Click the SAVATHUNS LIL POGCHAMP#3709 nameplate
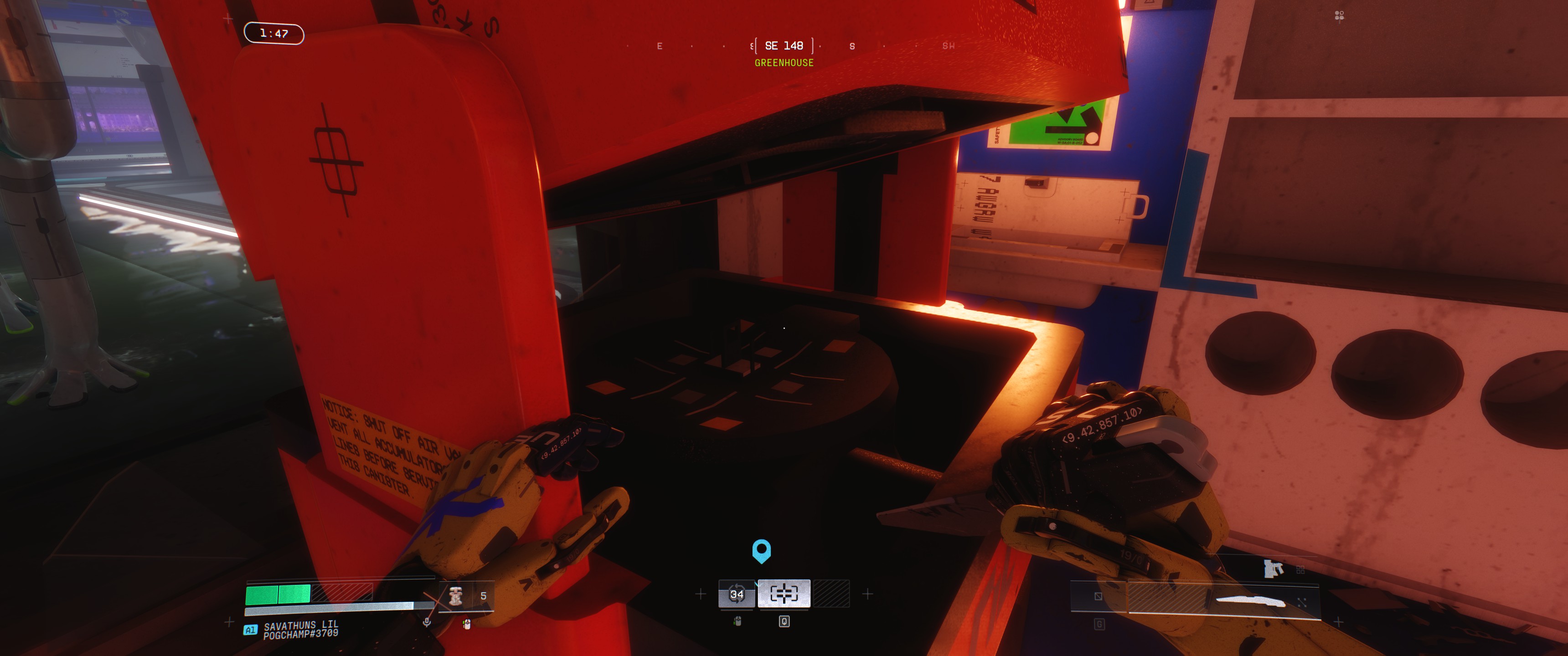Viewport: 1568px width, 656px height. (x=300, y=630)
